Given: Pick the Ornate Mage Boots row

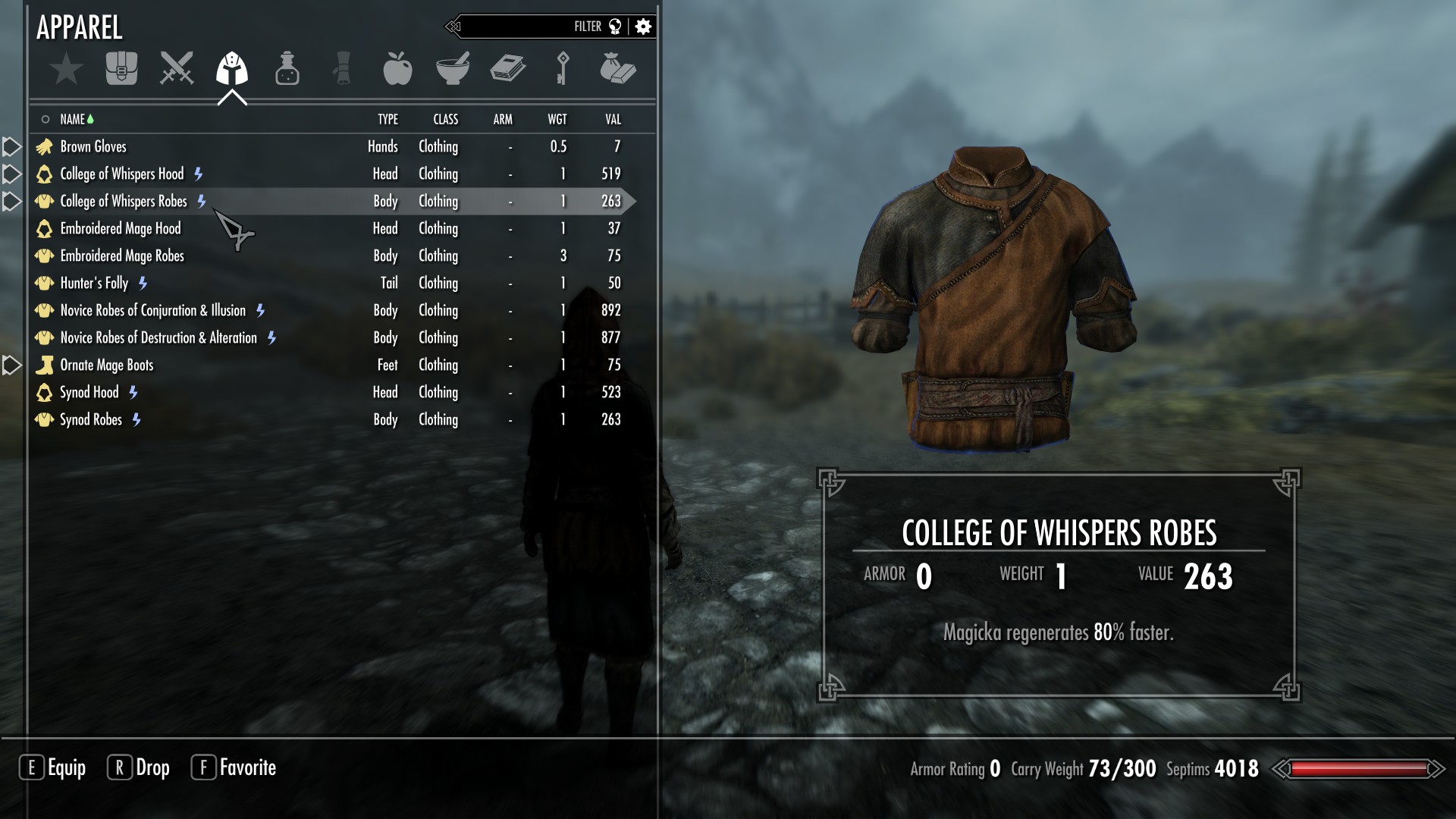Looking at the screenshot, I should (106, 365).
